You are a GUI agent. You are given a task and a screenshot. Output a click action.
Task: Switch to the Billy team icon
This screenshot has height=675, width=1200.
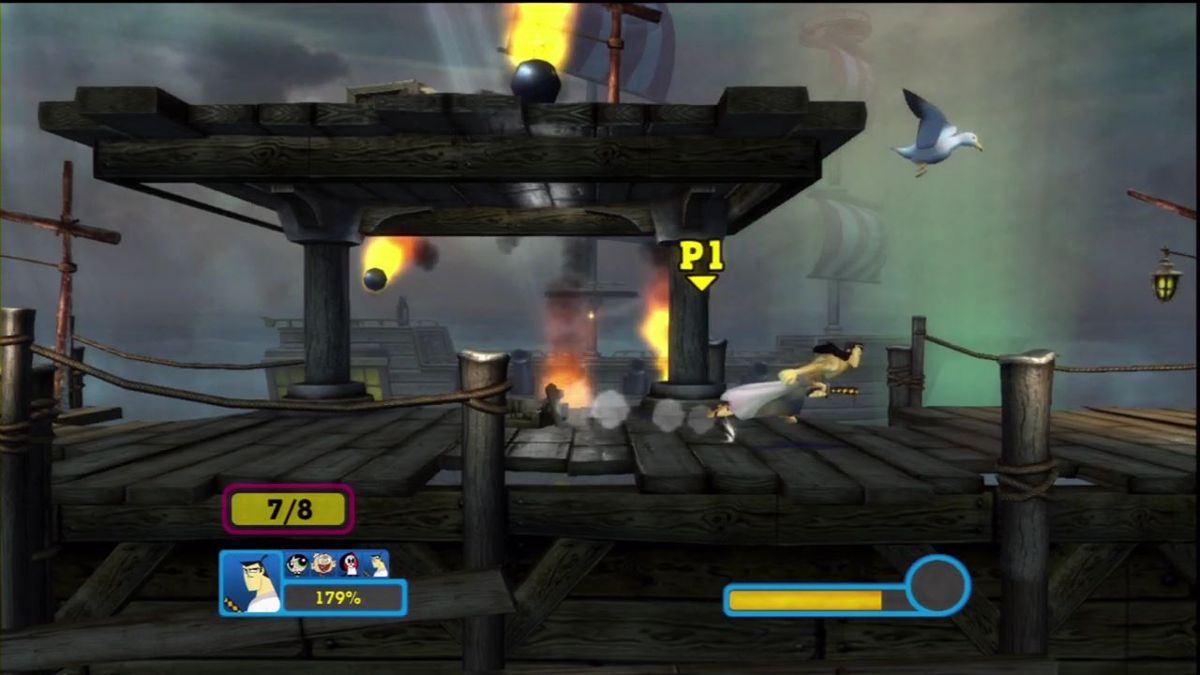(x=322, y=564)
